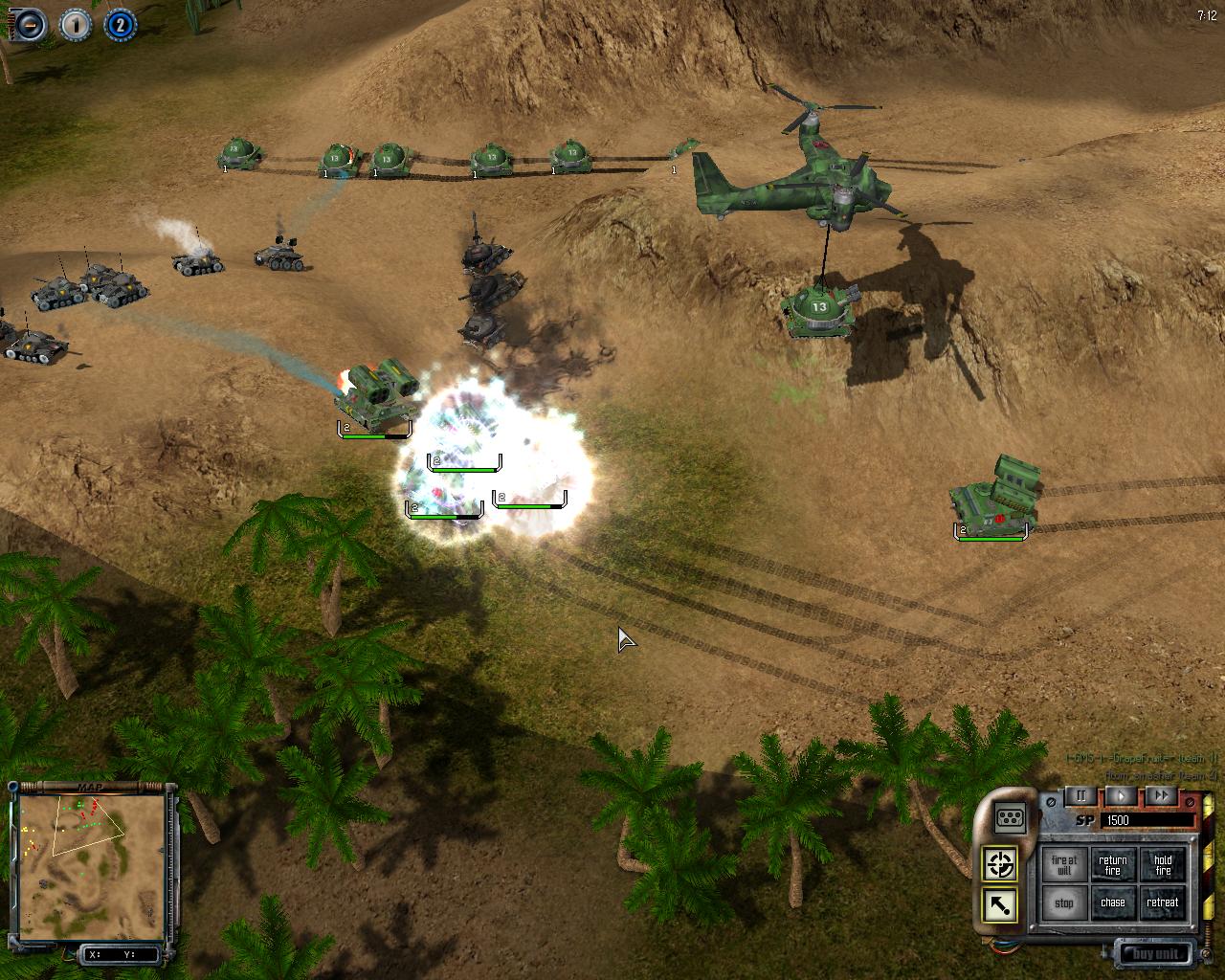Select control group 2 badge
The image size is (1225, 980).
[119, 25]
